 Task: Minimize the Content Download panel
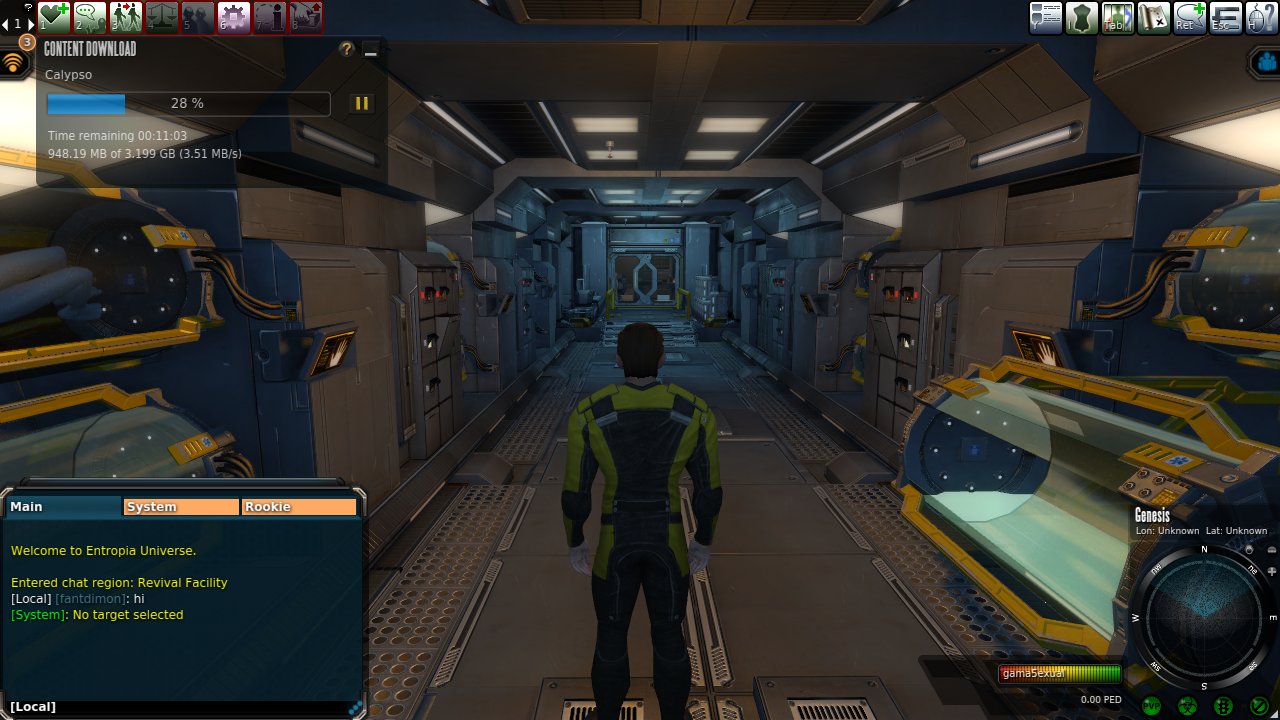point(371,50)
